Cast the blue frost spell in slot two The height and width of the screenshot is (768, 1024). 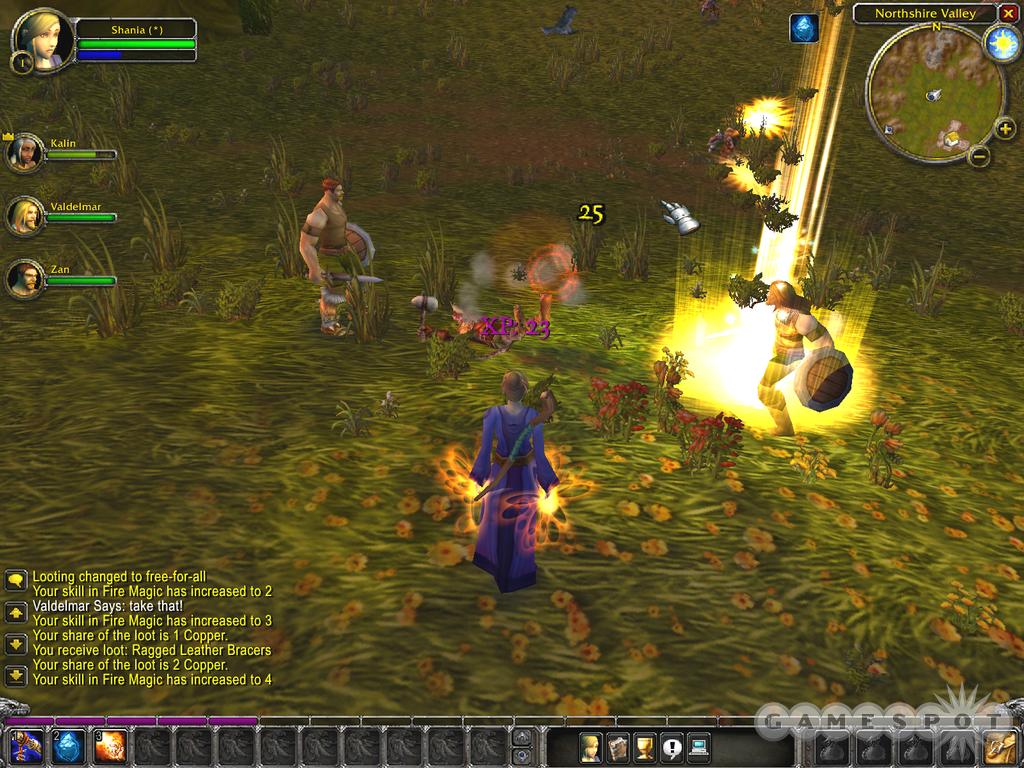point(67,746)
